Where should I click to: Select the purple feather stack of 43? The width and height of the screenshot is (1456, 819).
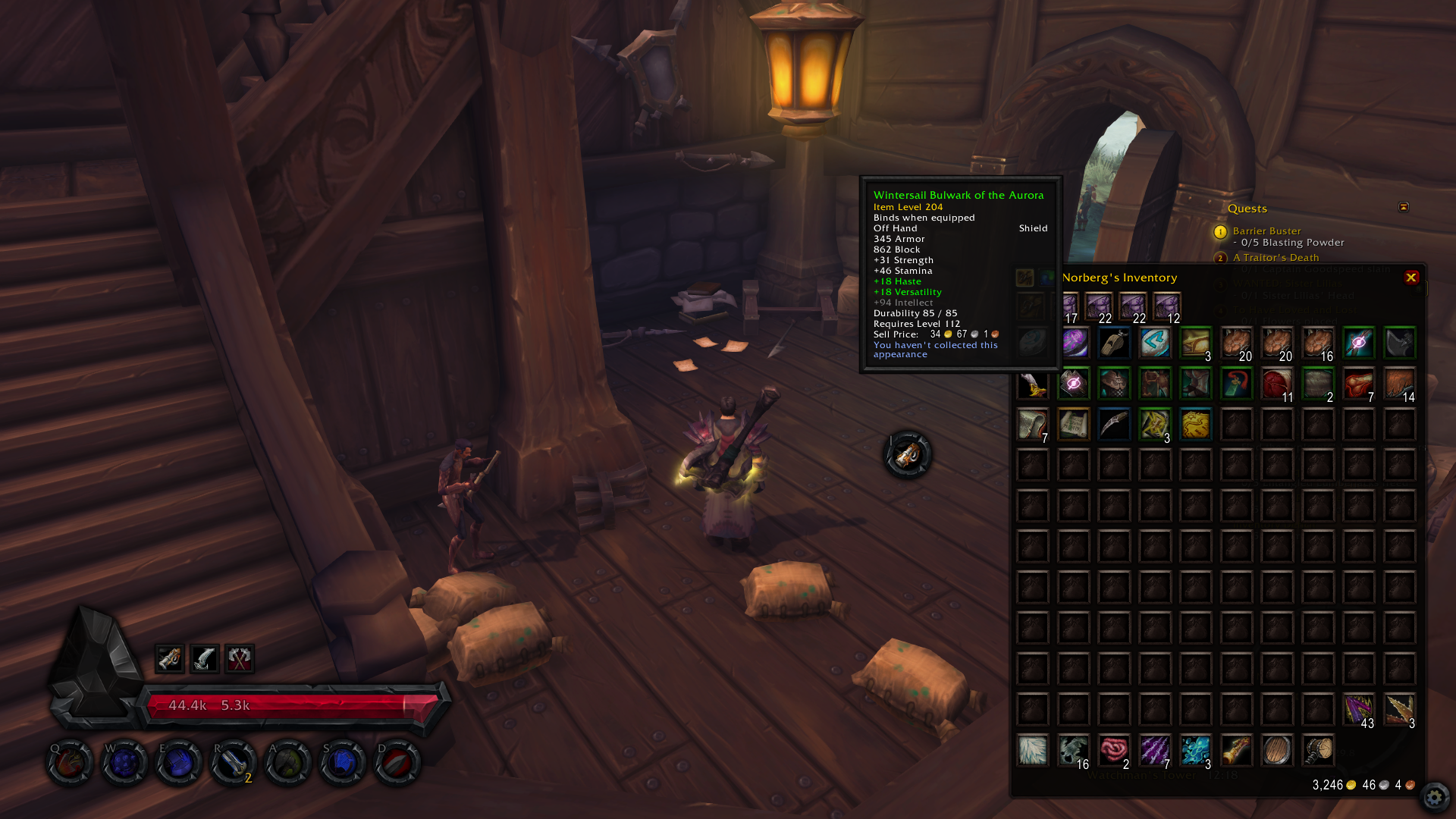tap(1358, 709)
